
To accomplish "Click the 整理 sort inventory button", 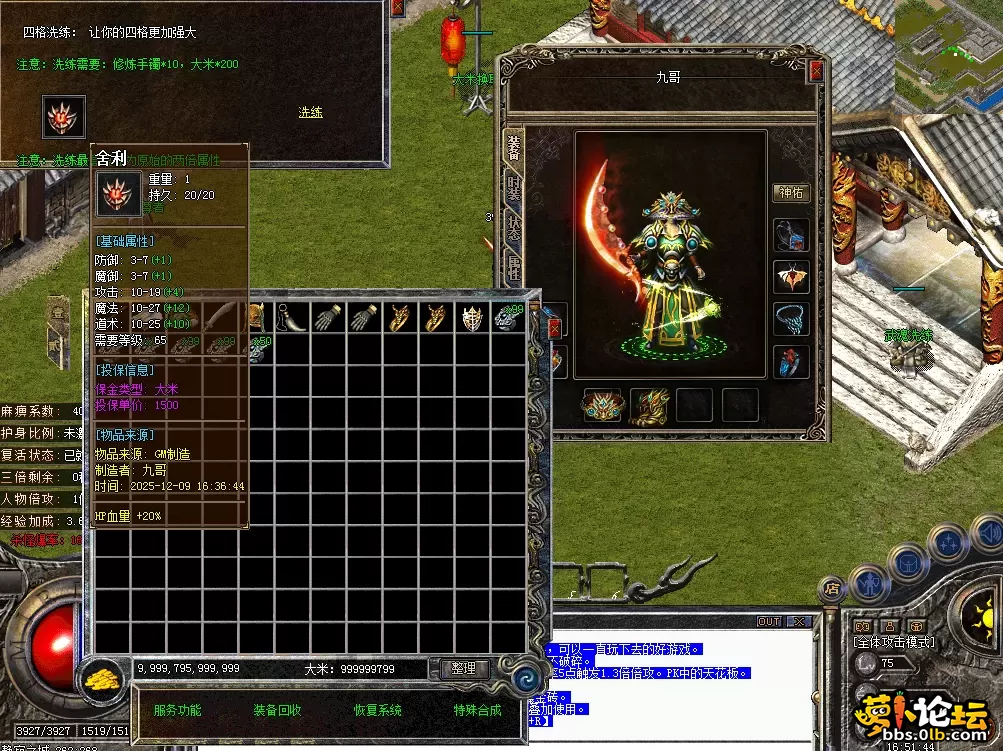I will click(463, 668).
